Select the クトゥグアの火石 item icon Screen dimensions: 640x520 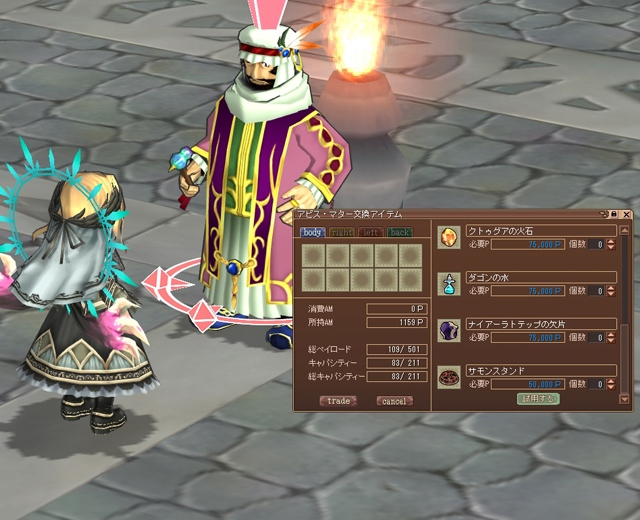(449, 237)
